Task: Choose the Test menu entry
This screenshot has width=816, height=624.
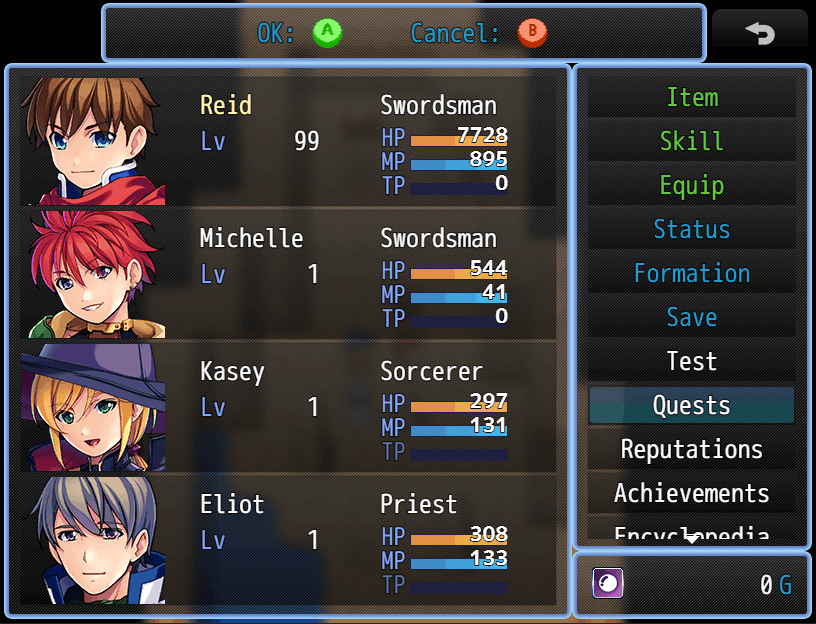Action: coord(691,362)
